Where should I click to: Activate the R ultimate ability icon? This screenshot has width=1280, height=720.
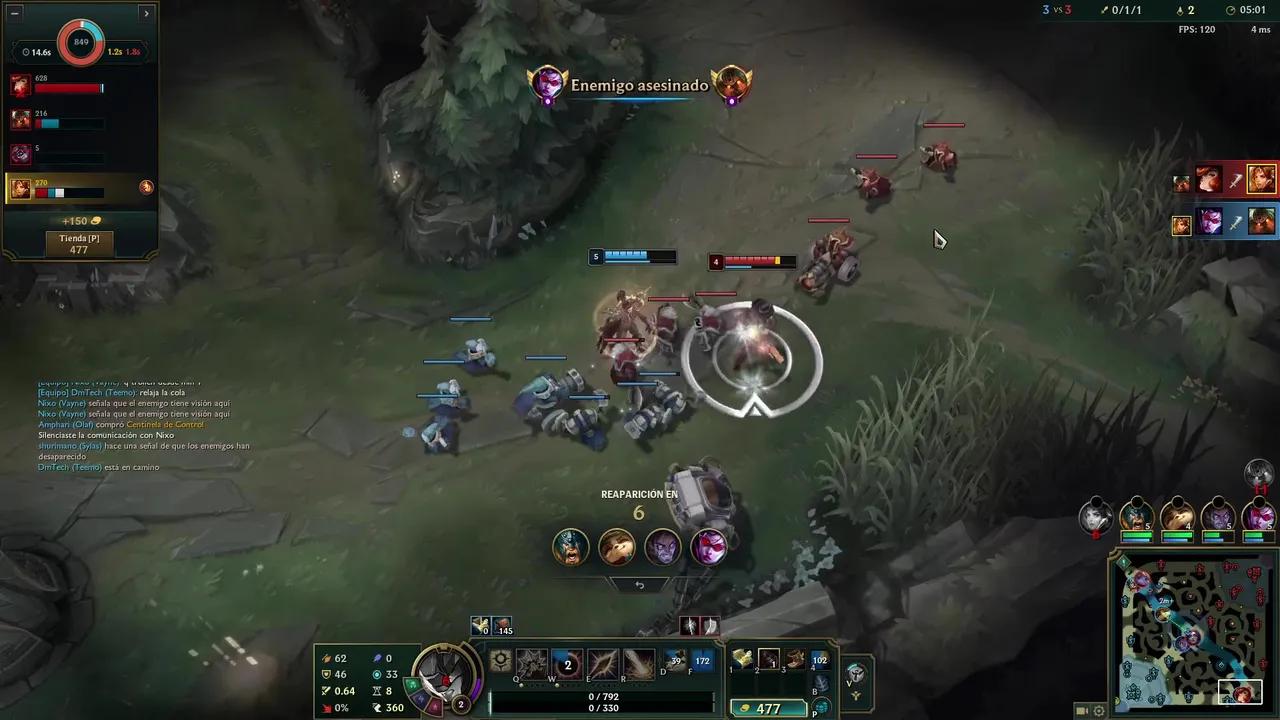point(637,664)
